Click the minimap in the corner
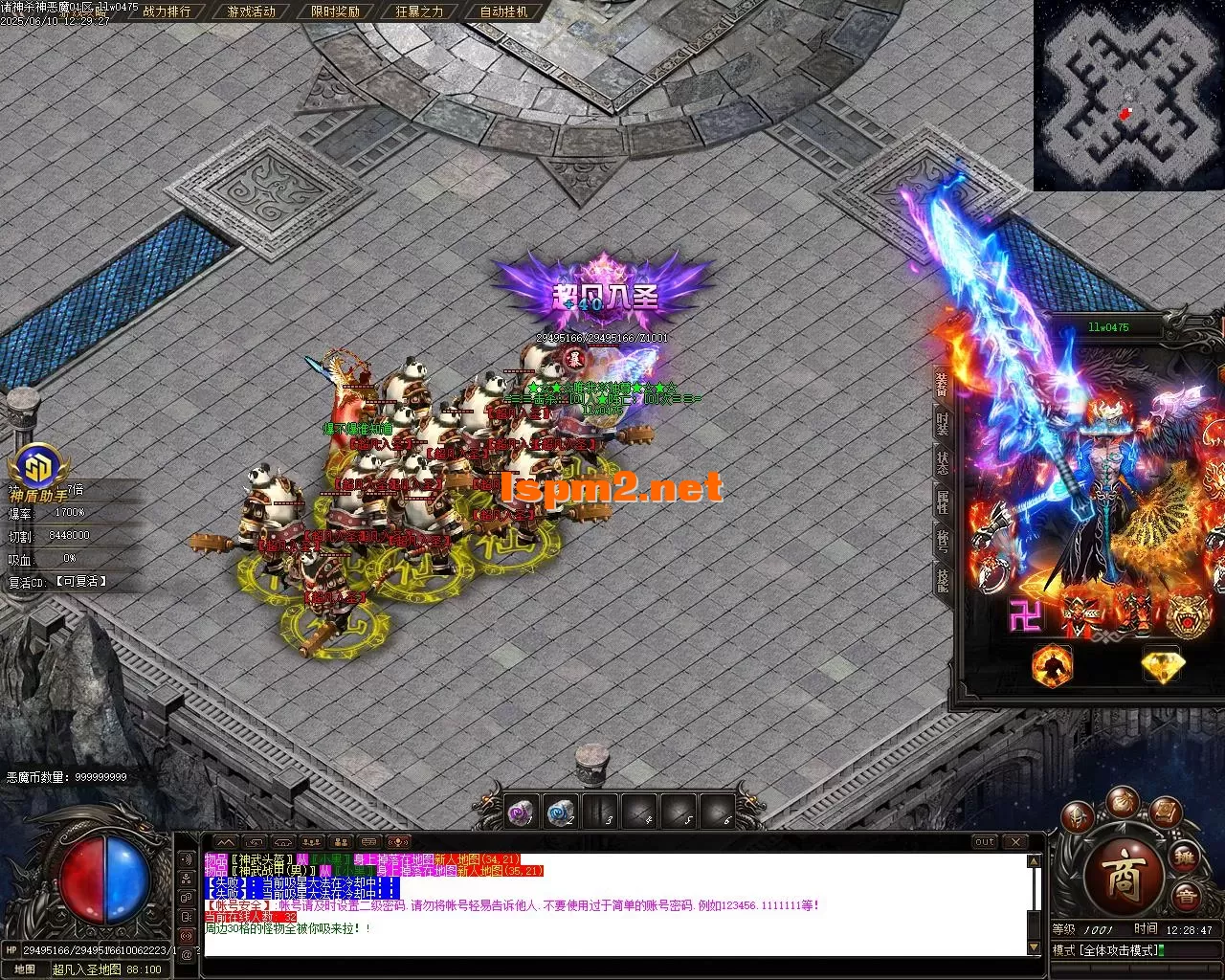Image resolution: width=1225 pixels, height=980 pixels. 1129,94
